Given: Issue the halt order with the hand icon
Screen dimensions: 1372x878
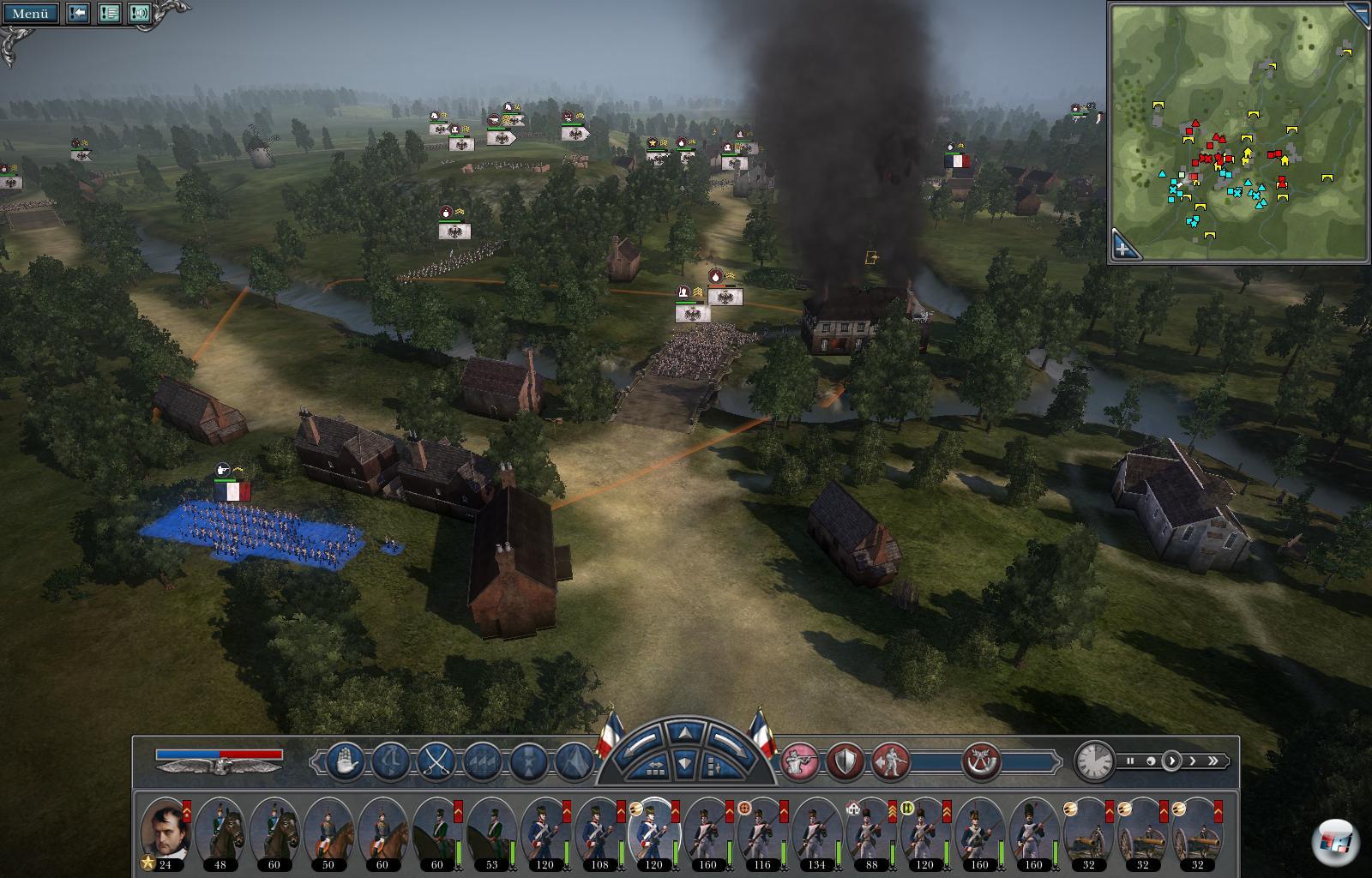Looking at the screenshot, I should click(x=345, y=761).
